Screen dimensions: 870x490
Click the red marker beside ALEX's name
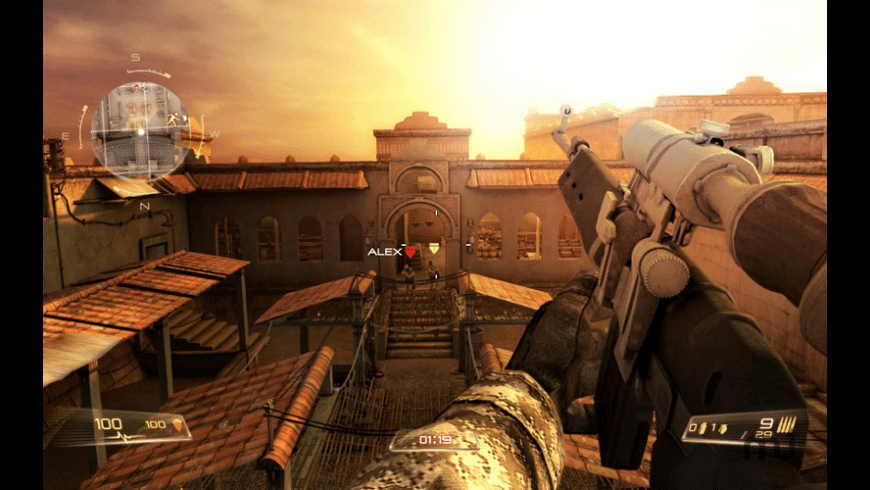(x=410, y=252)
